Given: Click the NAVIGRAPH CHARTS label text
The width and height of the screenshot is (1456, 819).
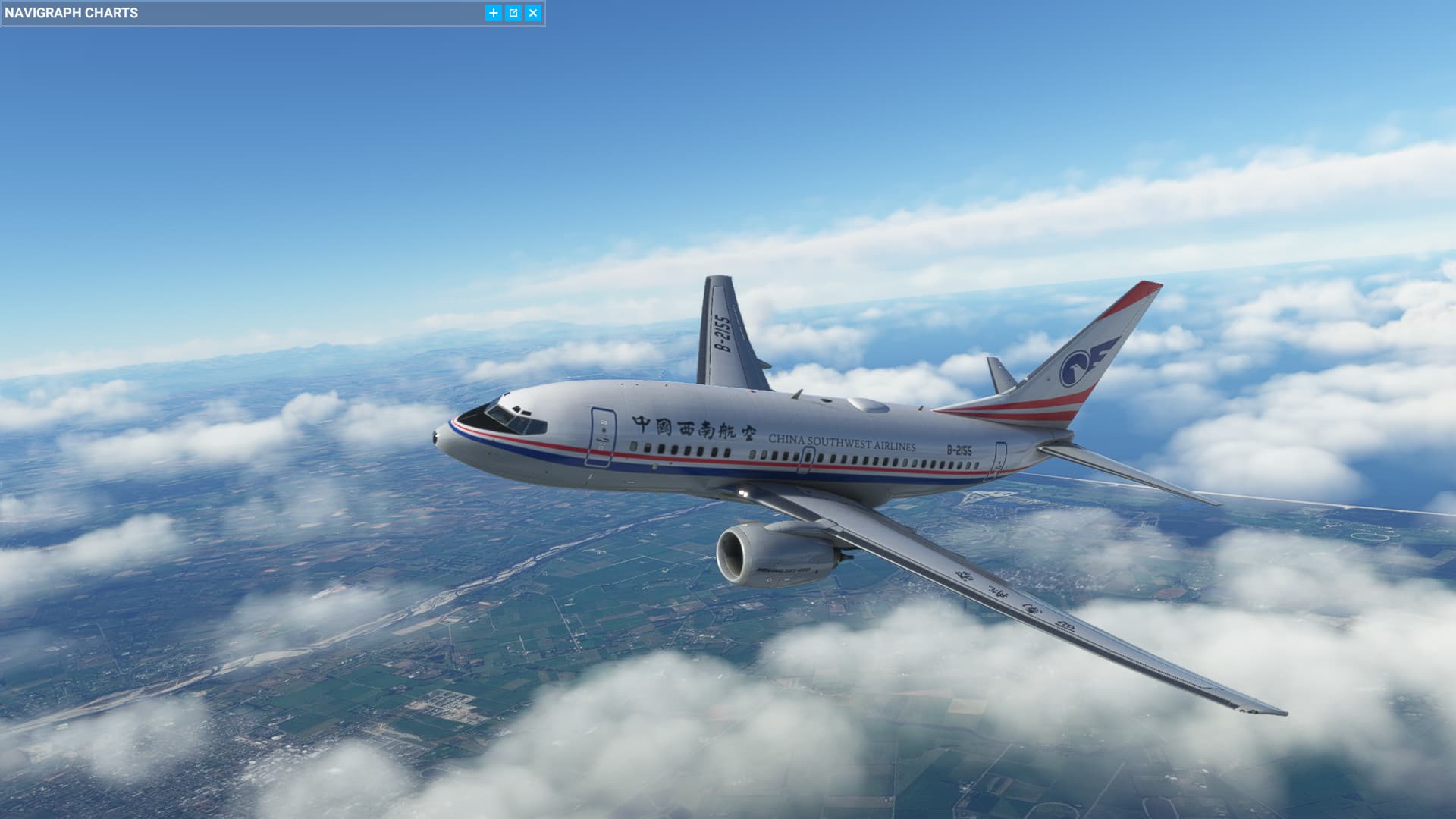Looking at the screenshot, I should [x=72, y=12].
